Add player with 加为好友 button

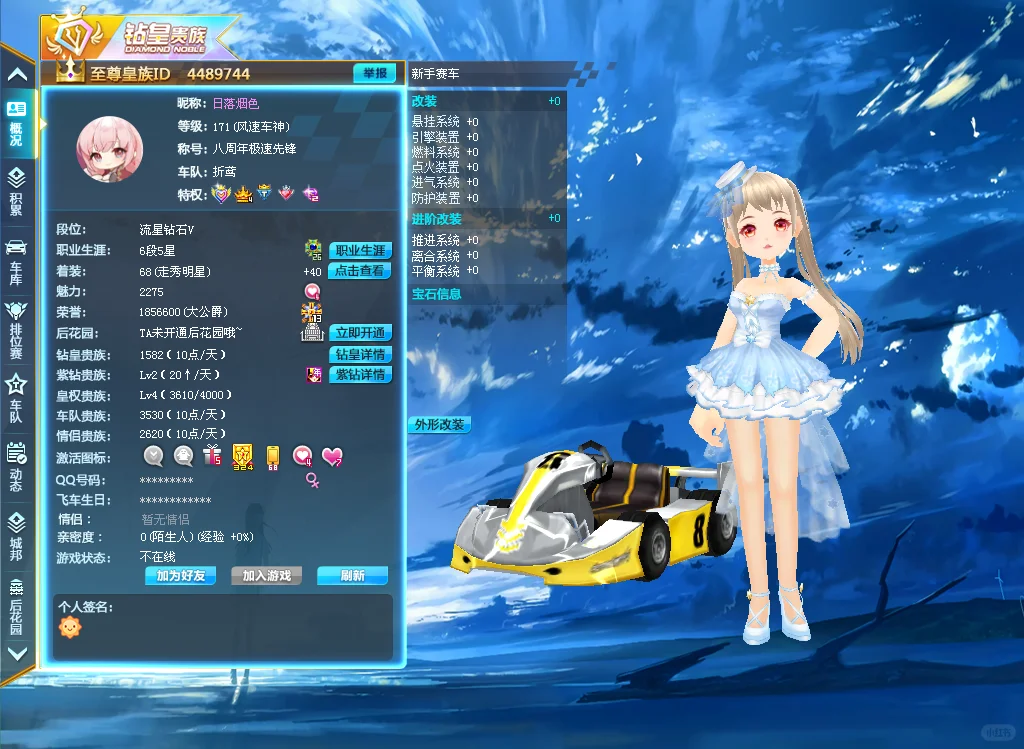click(x=180, y=576)
